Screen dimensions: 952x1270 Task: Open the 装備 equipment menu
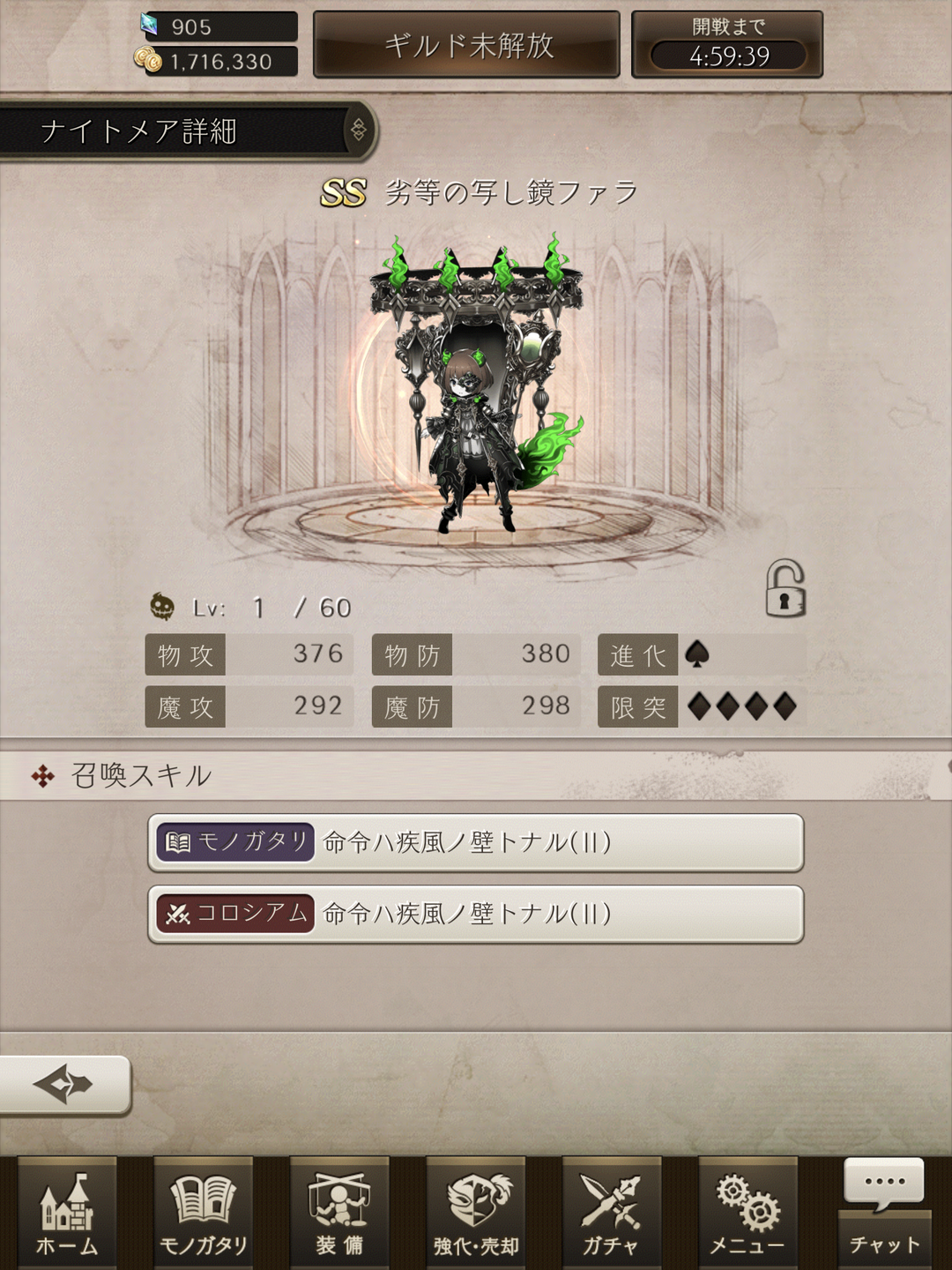(x=339, y=1214)
